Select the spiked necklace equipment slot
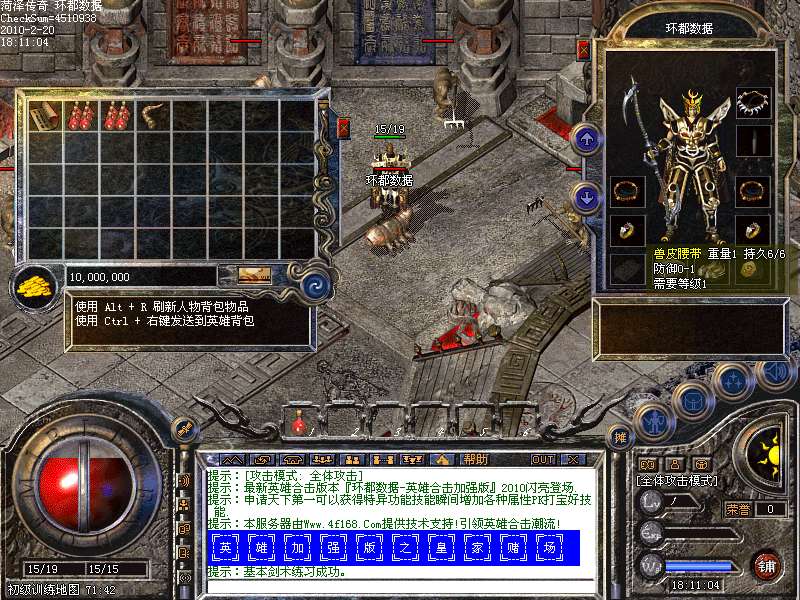Image resolution: width=800 pixels, height=600 pixels. pyautogui.click(x=752, y=102)
